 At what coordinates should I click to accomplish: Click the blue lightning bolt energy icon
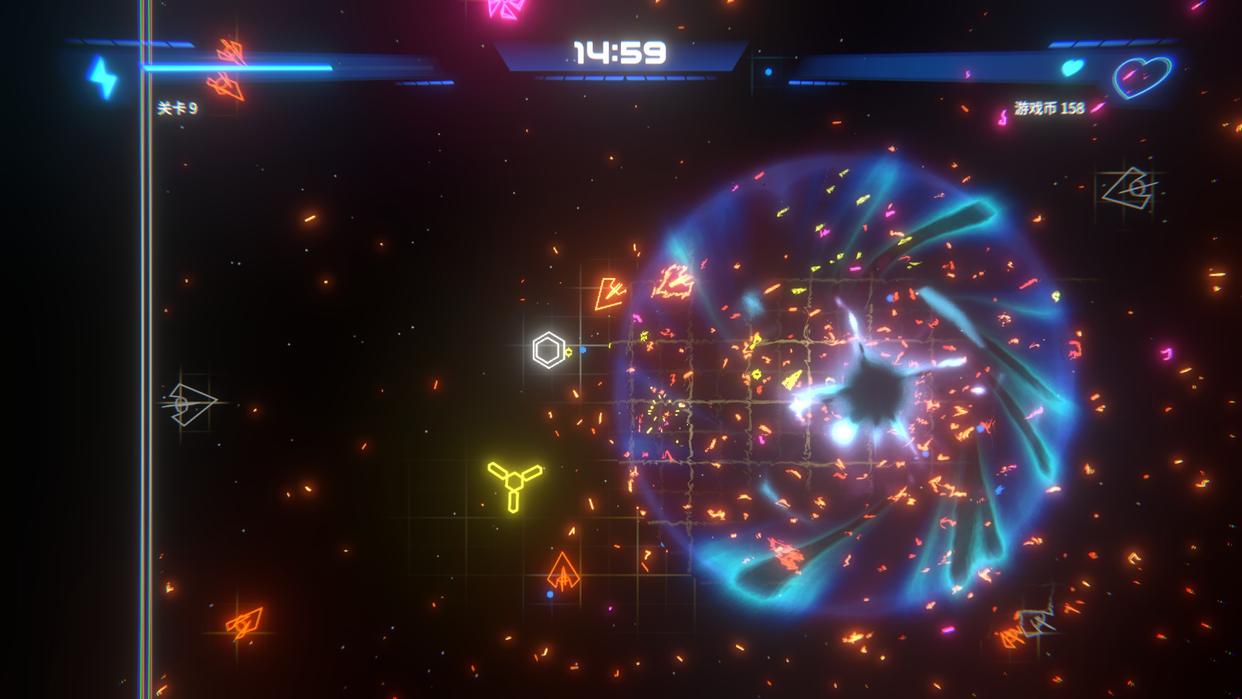103,78
